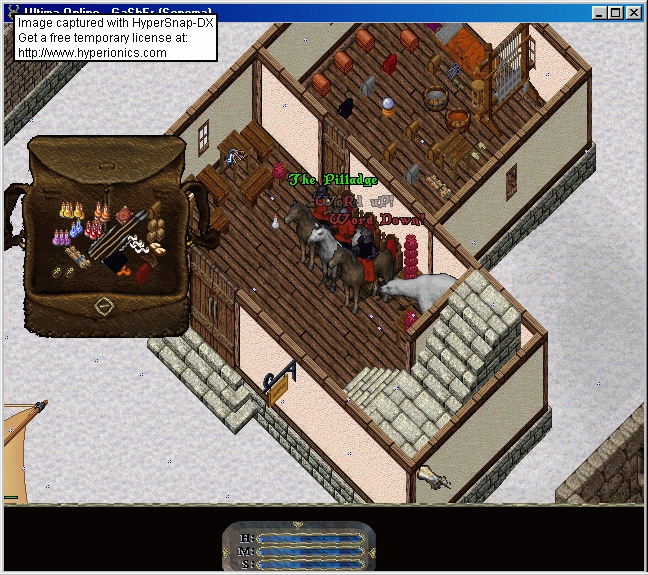Minimize the Ultima Online window
Screen dimensions: 648x575
600,12
